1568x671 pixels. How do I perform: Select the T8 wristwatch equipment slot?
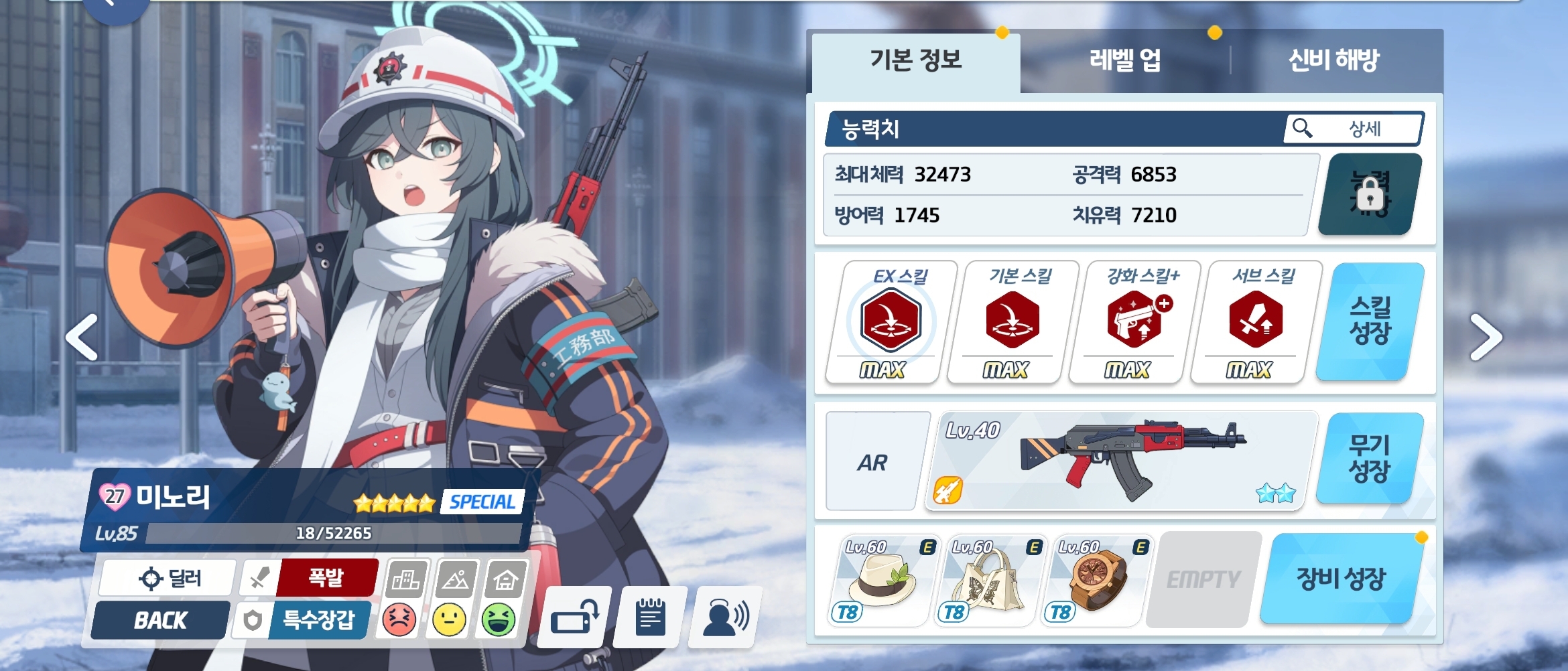[1095, 580]
